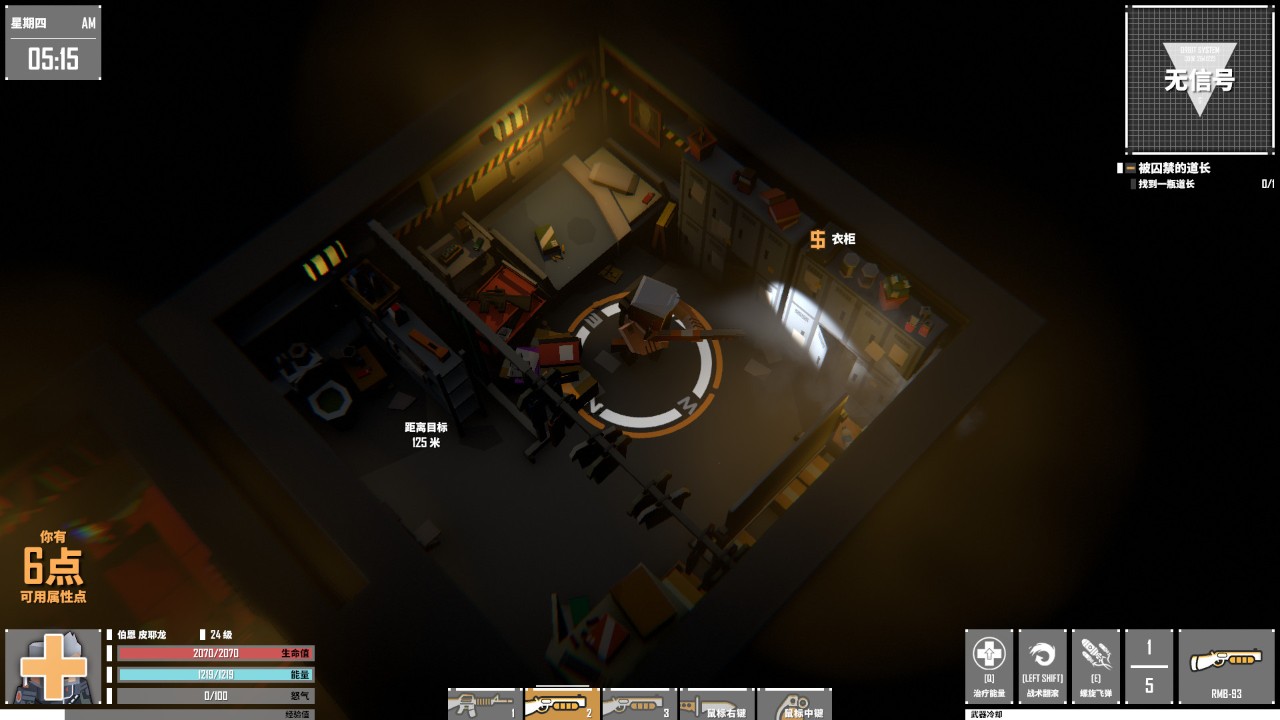This screenshot has height=720, width=1280.
Task: Select the 被囚禁的道长 quest tracker entry
Action: click(1173, 168)
